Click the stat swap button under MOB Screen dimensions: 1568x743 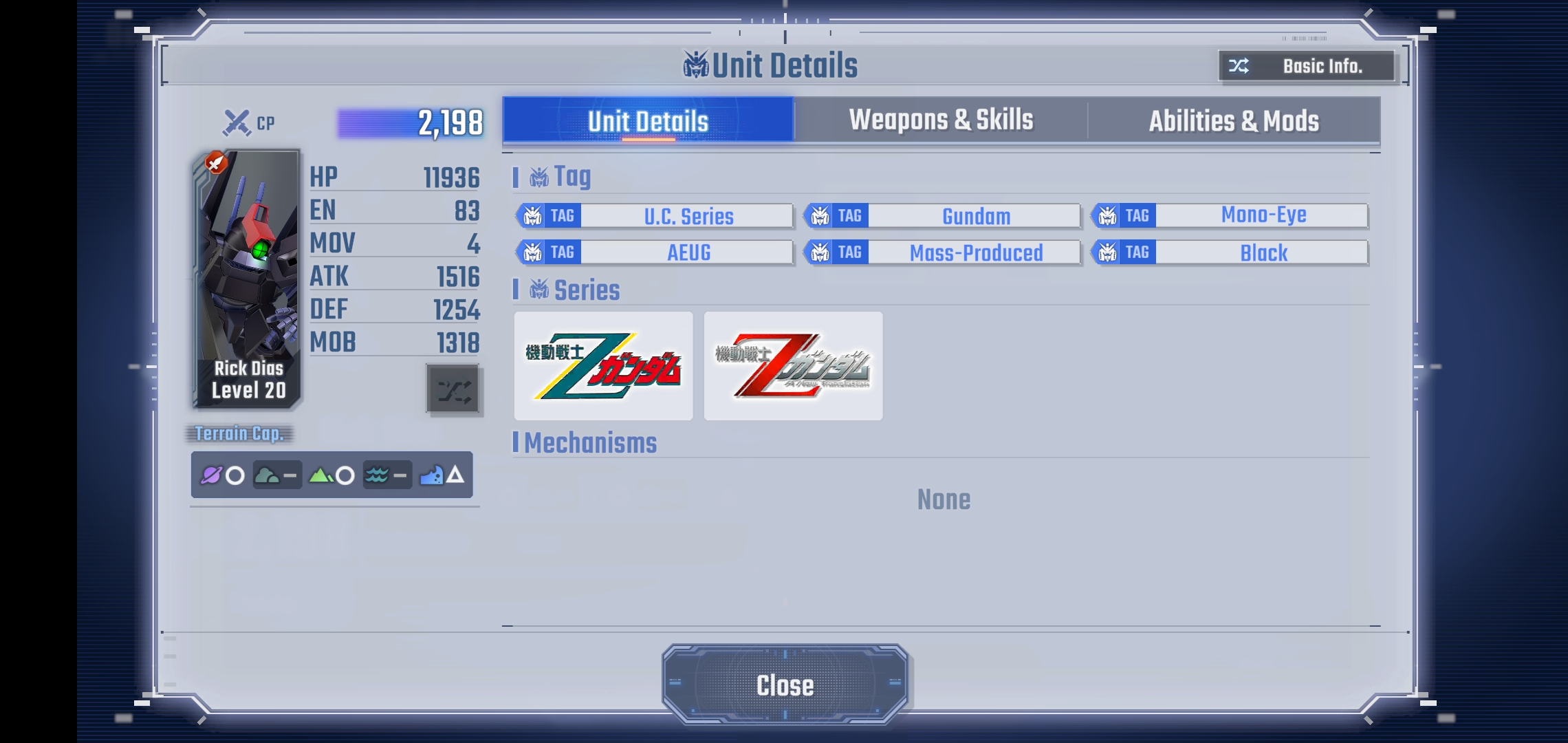[x=453, y=390]
